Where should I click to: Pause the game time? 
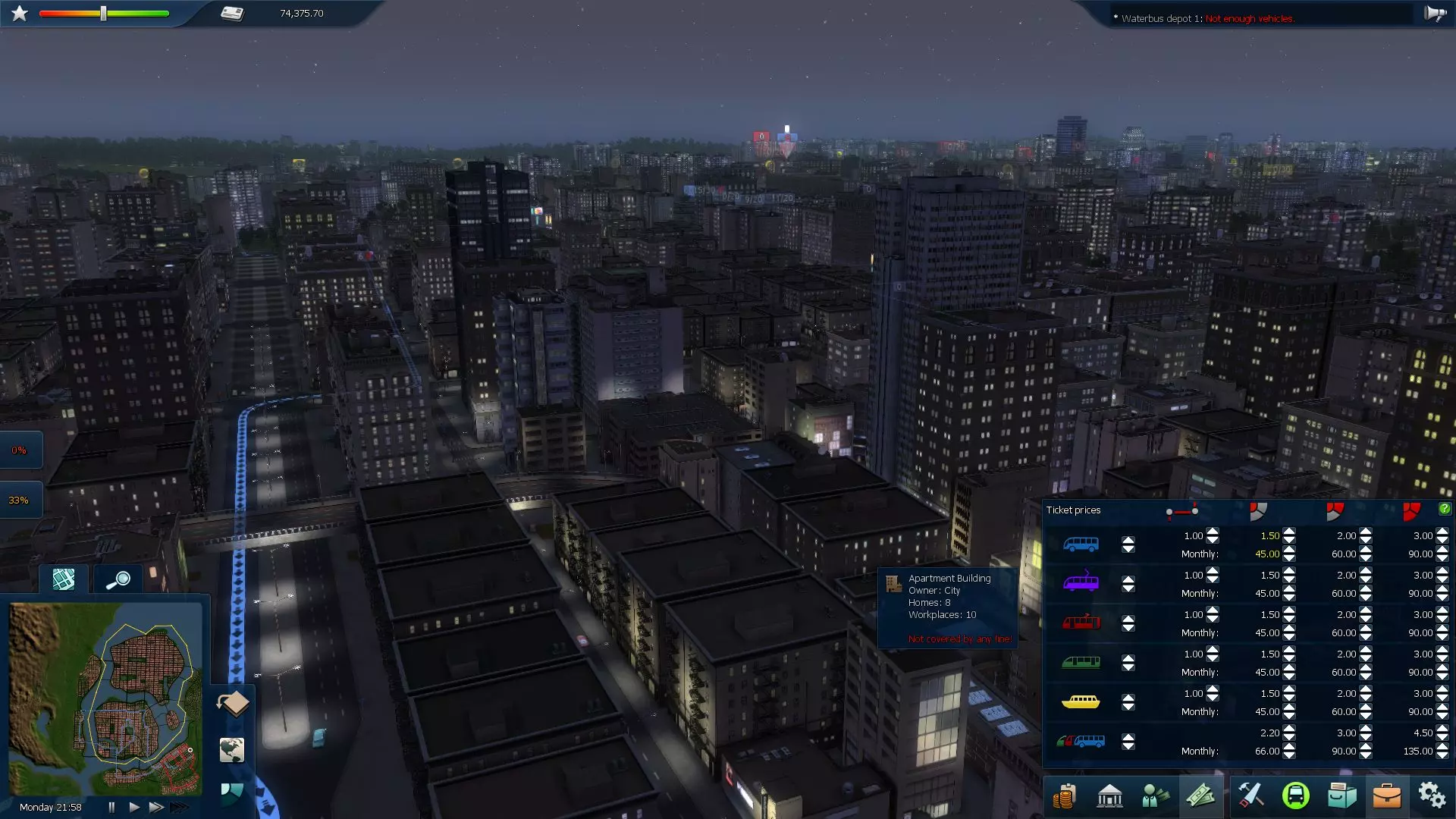point(111,807)
